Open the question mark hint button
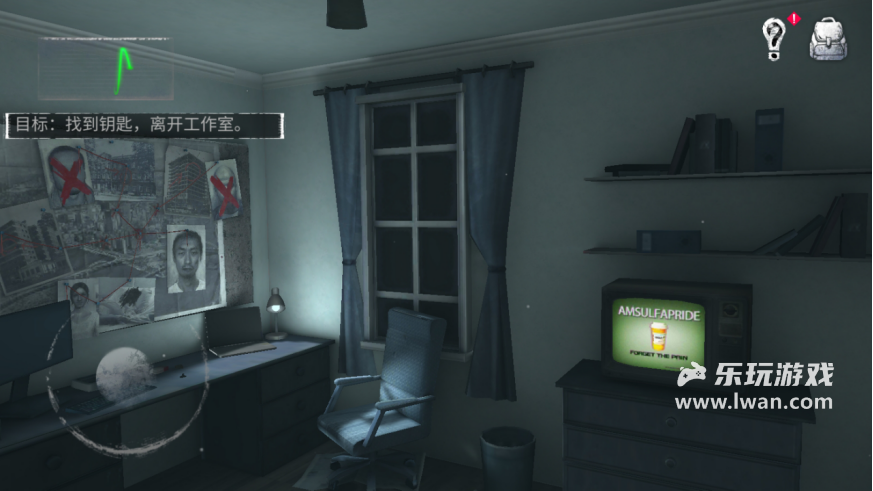The height and width of the screenshot is (491, 873). 774,38
